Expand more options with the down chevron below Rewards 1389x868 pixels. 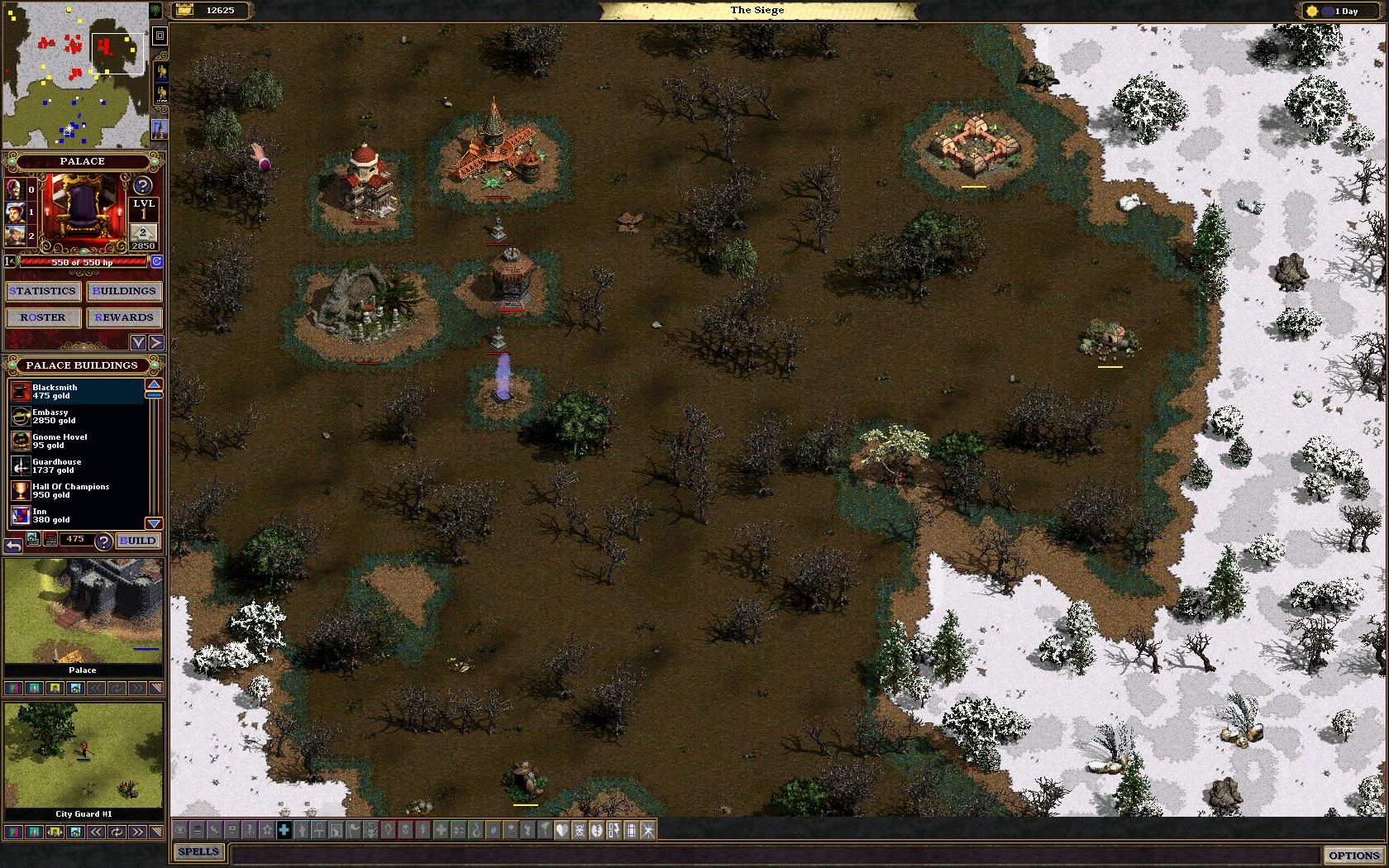pos(138,341)
